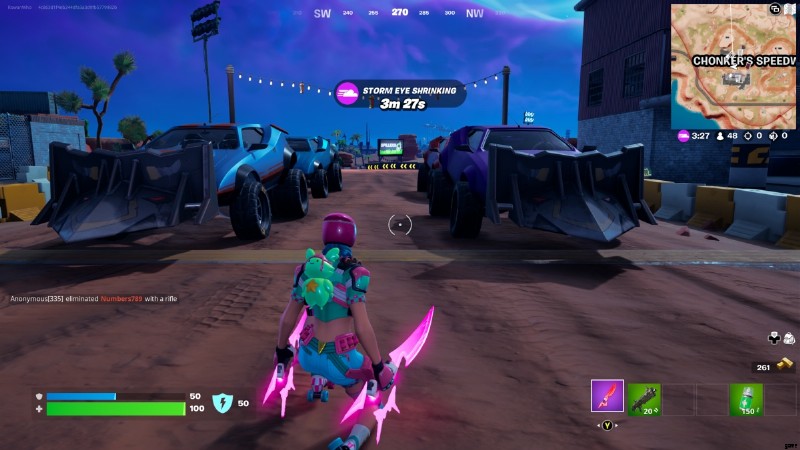Select the pink blade melee weapon slot

[607, 396]
